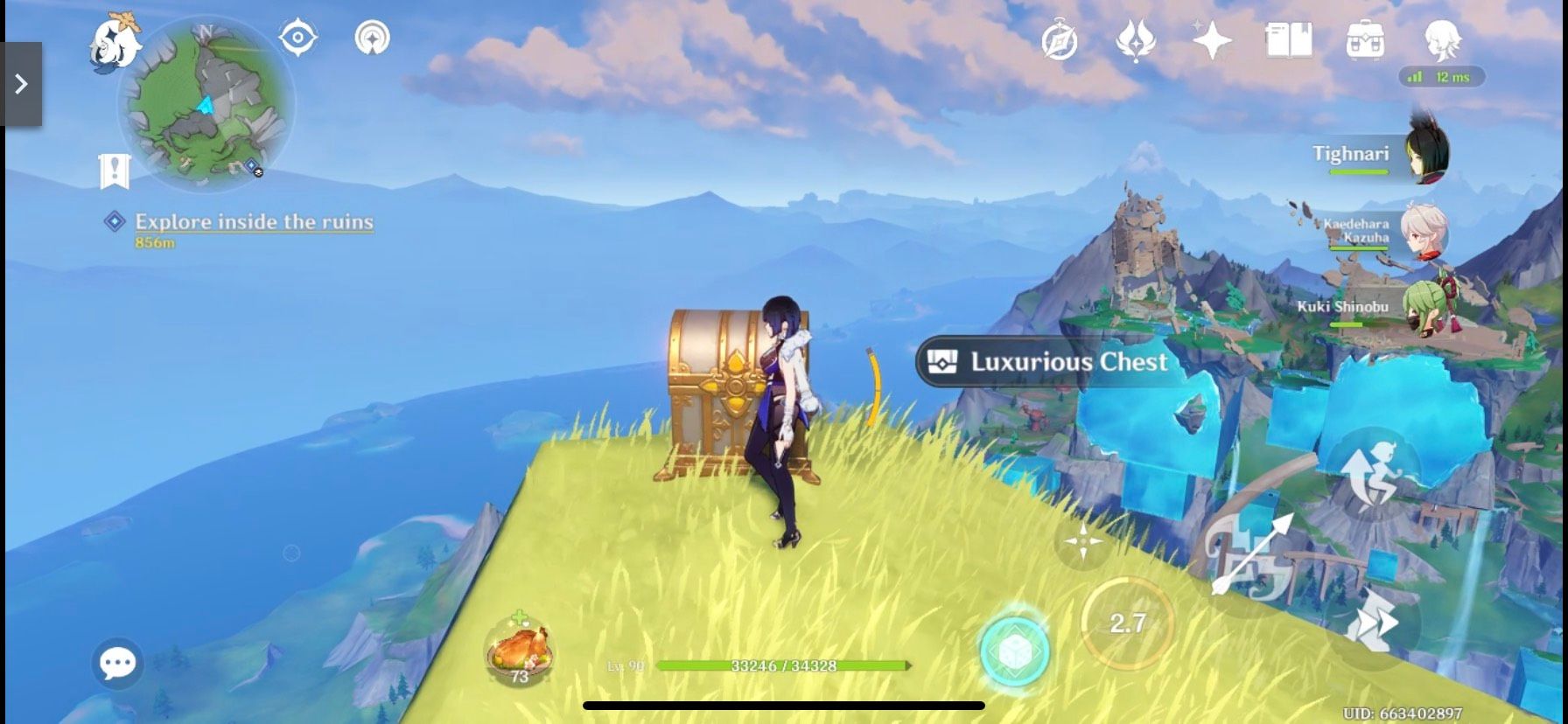Open the Wish screen star icon
This screenshot has width=1568, height=724.
pos(1209,38)
